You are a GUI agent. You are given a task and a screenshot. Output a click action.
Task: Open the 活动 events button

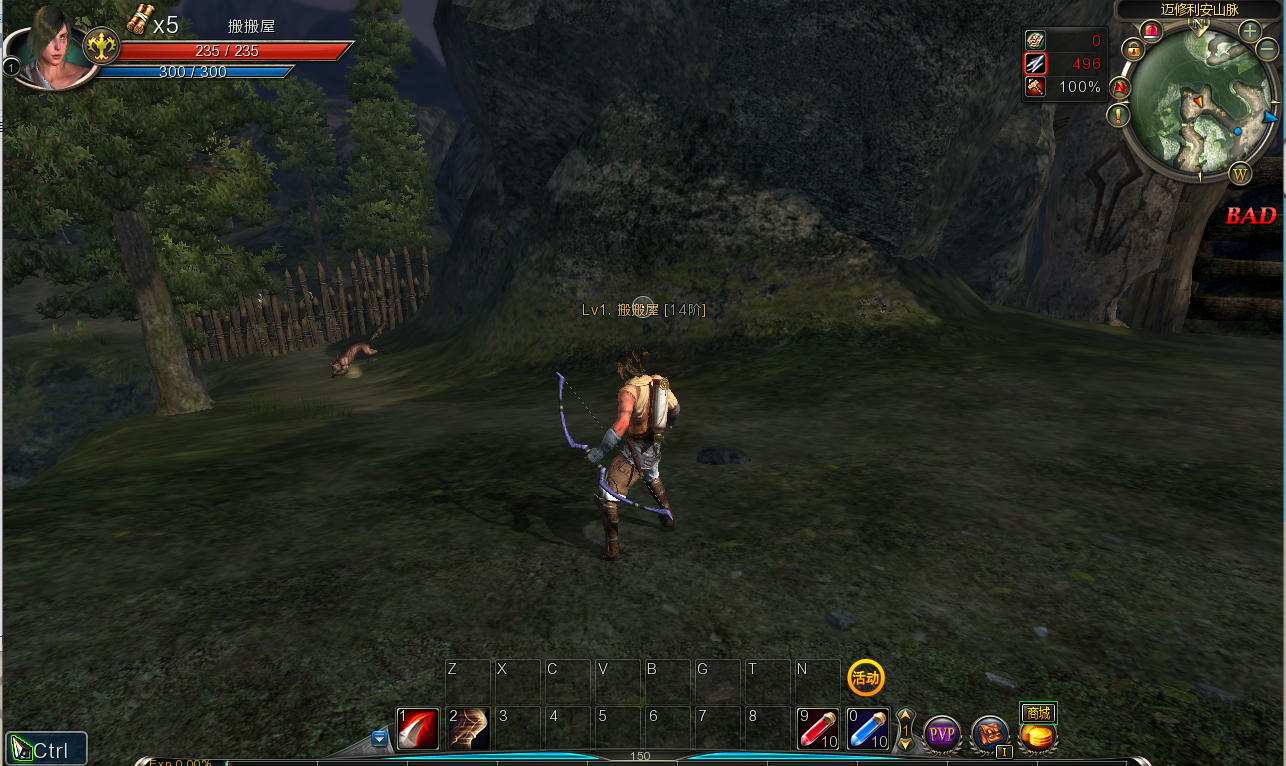click(x=865, y=678)
